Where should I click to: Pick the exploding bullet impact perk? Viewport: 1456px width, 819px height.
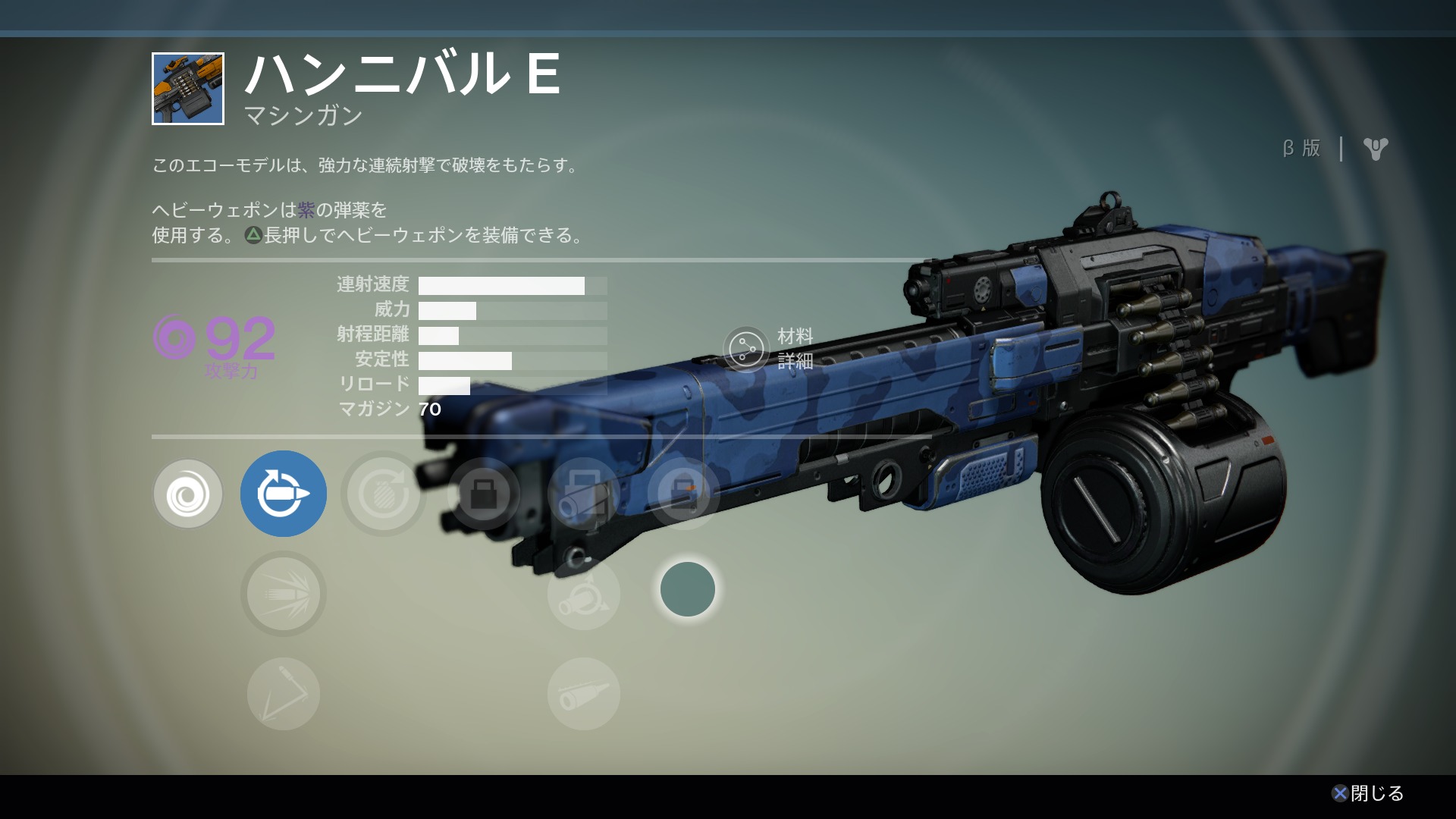(284, 594)
